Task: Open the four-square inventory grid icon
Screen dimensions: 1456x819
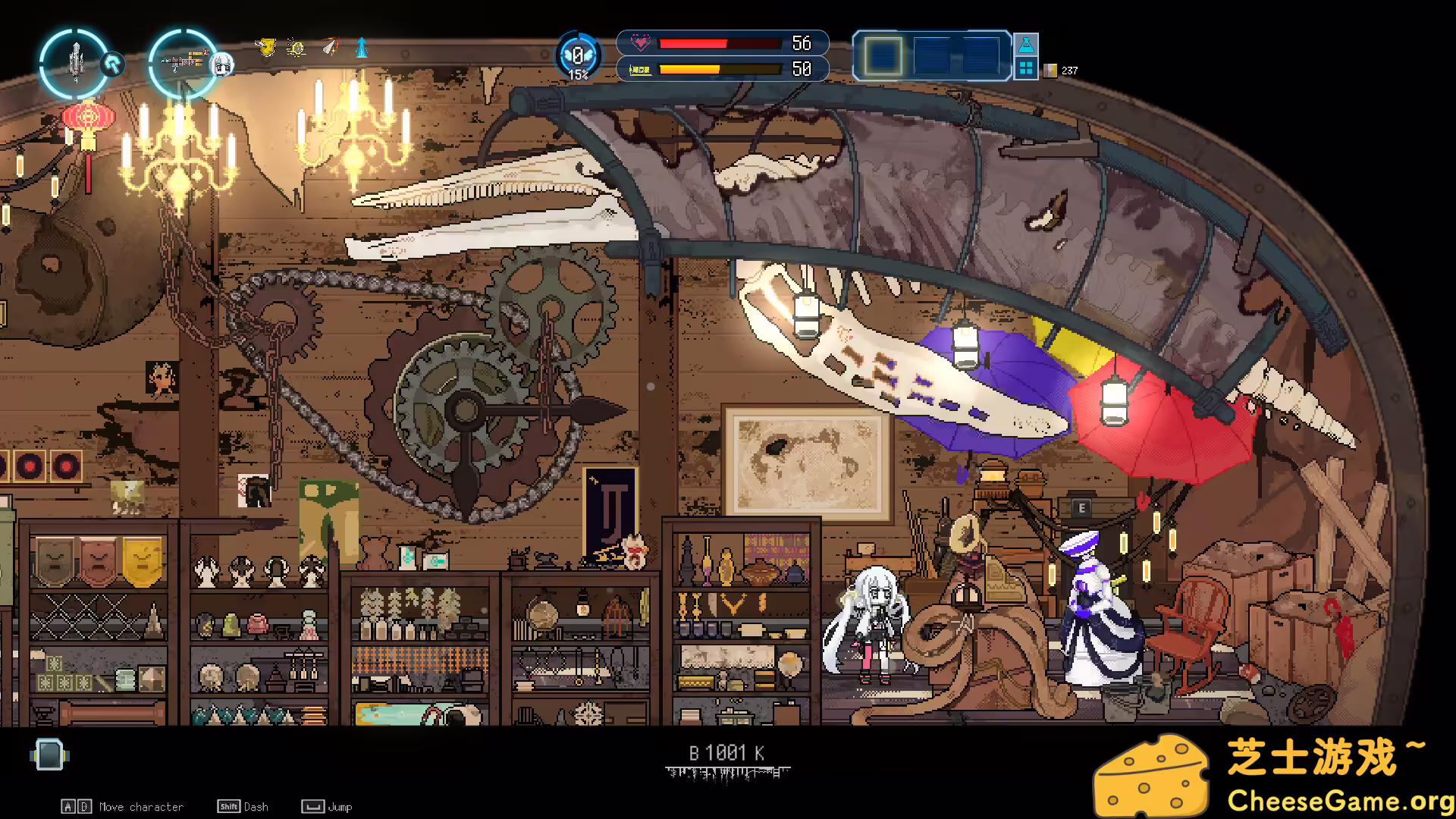Action: (1027, 69)
